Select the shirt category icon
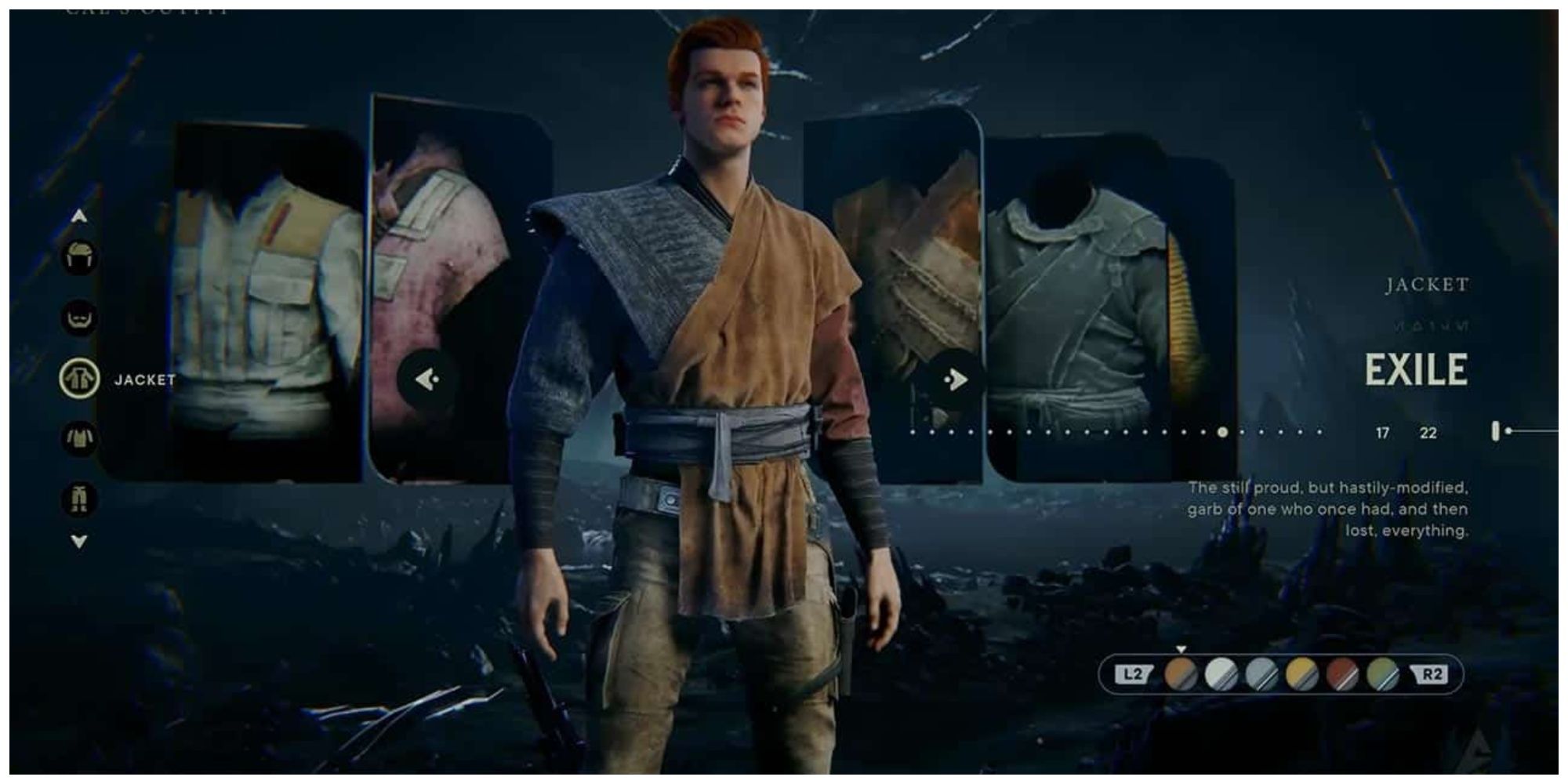The image size is (1568, 784). [80, 437]
